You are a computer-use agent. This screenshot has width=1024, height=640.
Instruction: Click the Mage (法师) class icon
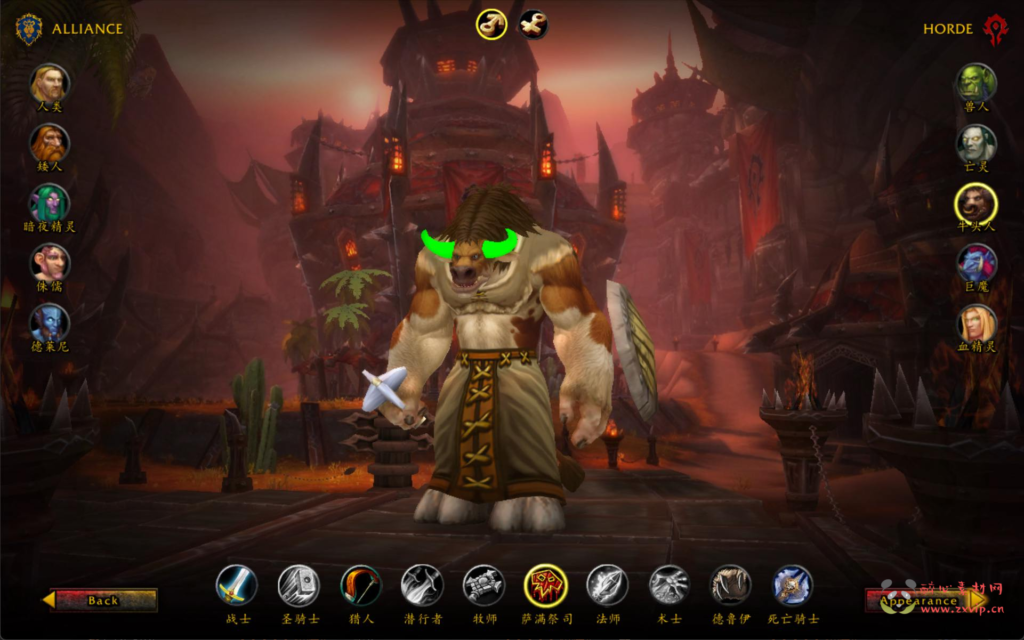(607, 585)
